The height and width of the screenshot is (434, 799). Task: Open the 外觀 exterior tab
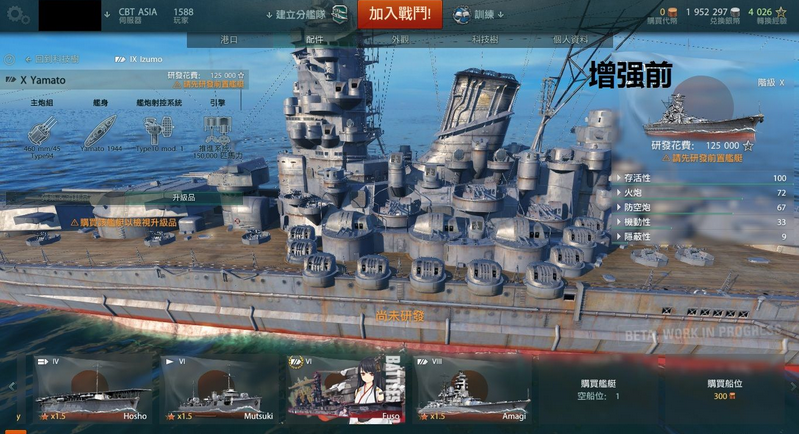[x=400, y=39]
